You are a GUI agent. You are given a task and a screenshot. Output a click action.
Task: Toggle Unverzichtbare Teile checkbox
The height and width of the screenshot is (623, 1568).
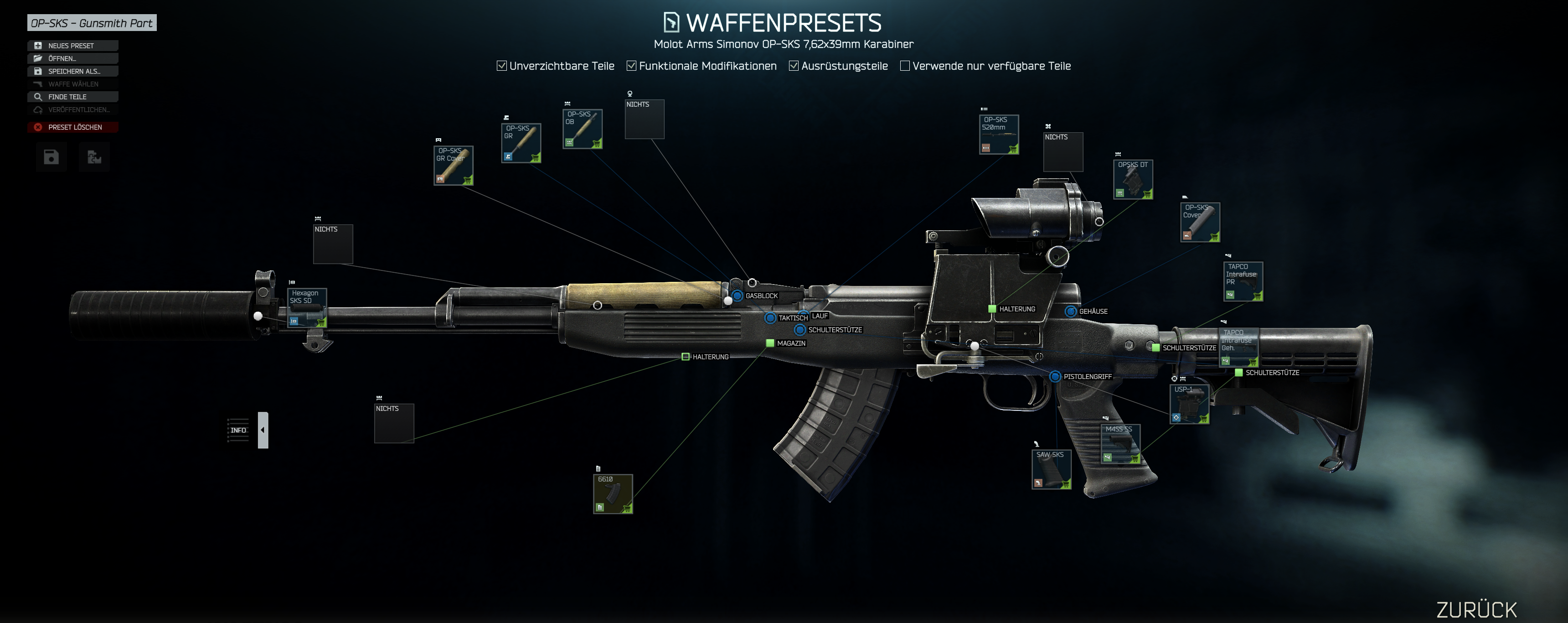click(501, 66)
